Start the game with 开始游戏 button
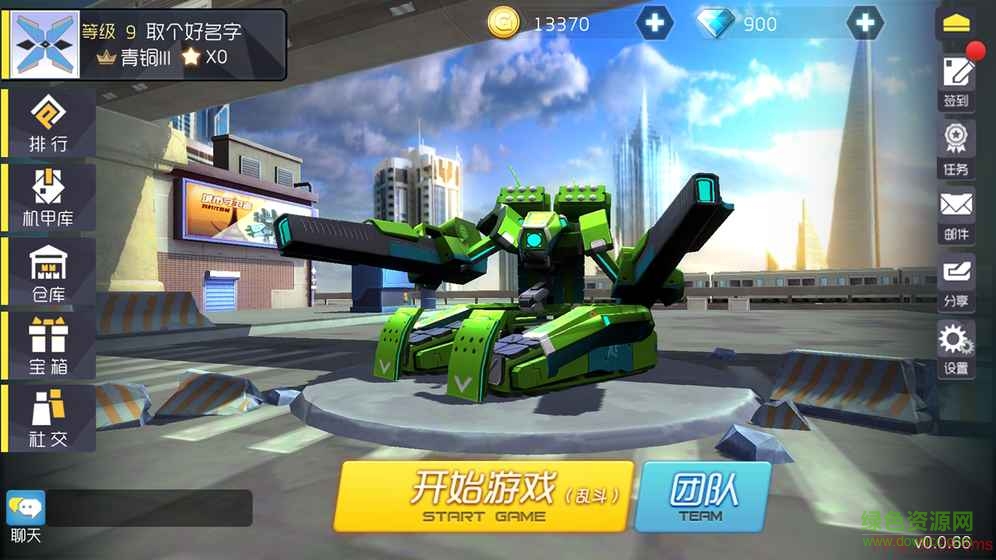Image resolution: width=996 pixels, height=560 pixels. [x=484, y=496]
